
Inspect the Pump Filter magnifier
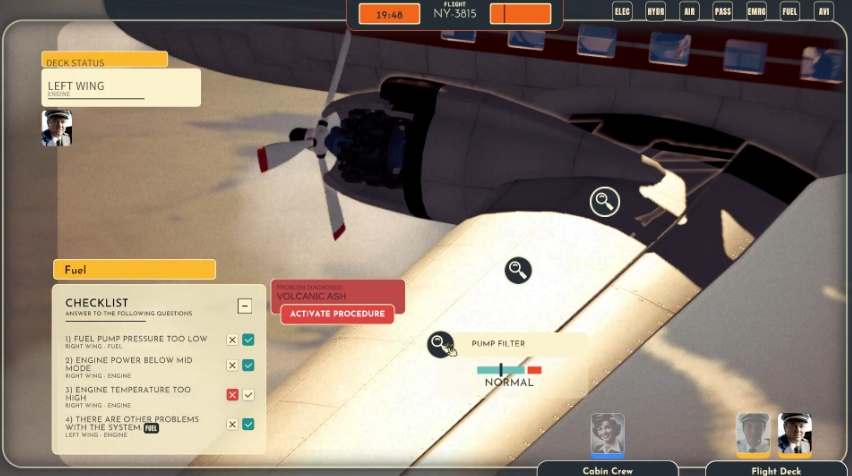[x=440, y=344]
